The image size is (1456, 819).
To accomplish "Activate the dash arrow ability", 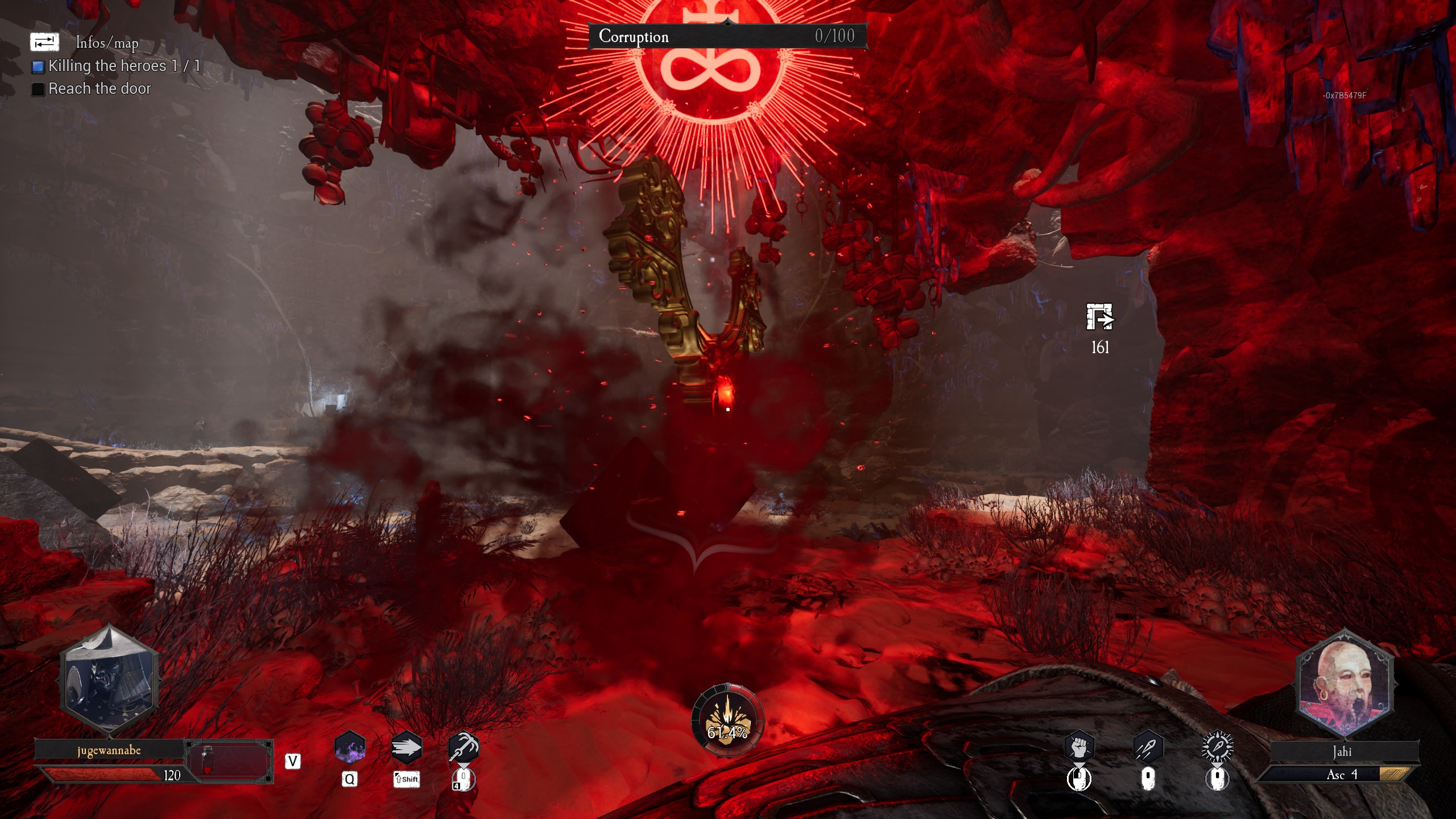I will point(406,747).
